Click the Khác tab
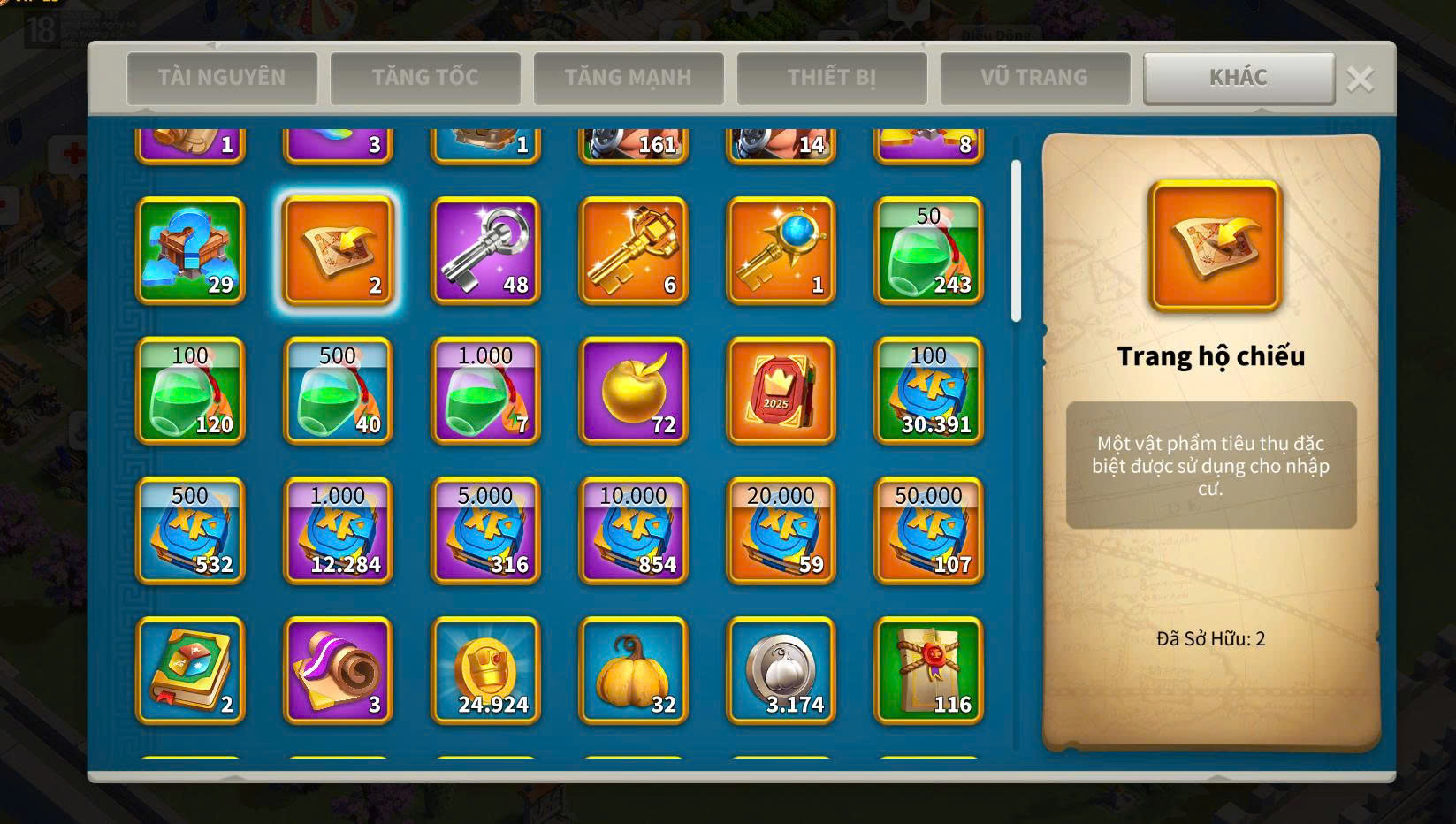The width and height of the screenshot is (1456, 824). pos(1239,78)
